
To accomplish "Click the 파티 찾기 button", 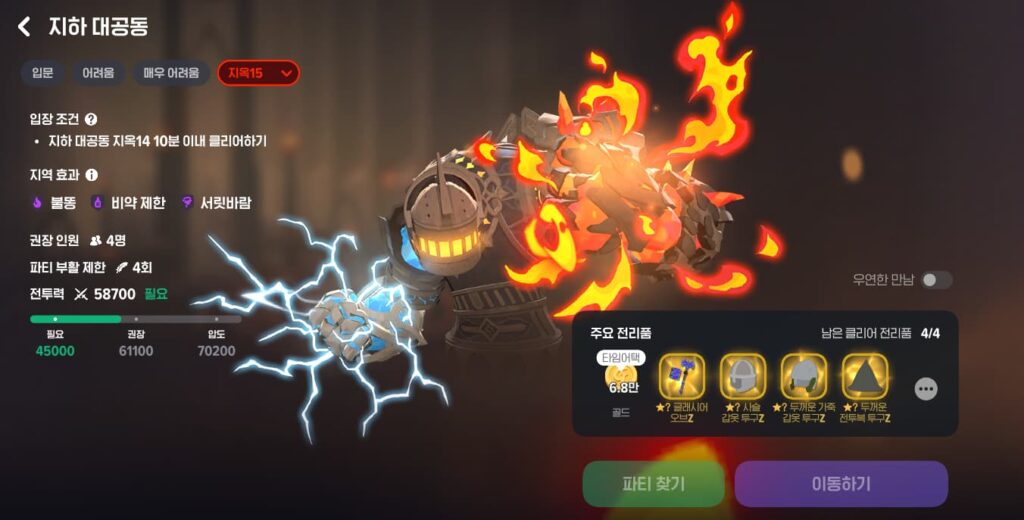I will pos(653,484).
